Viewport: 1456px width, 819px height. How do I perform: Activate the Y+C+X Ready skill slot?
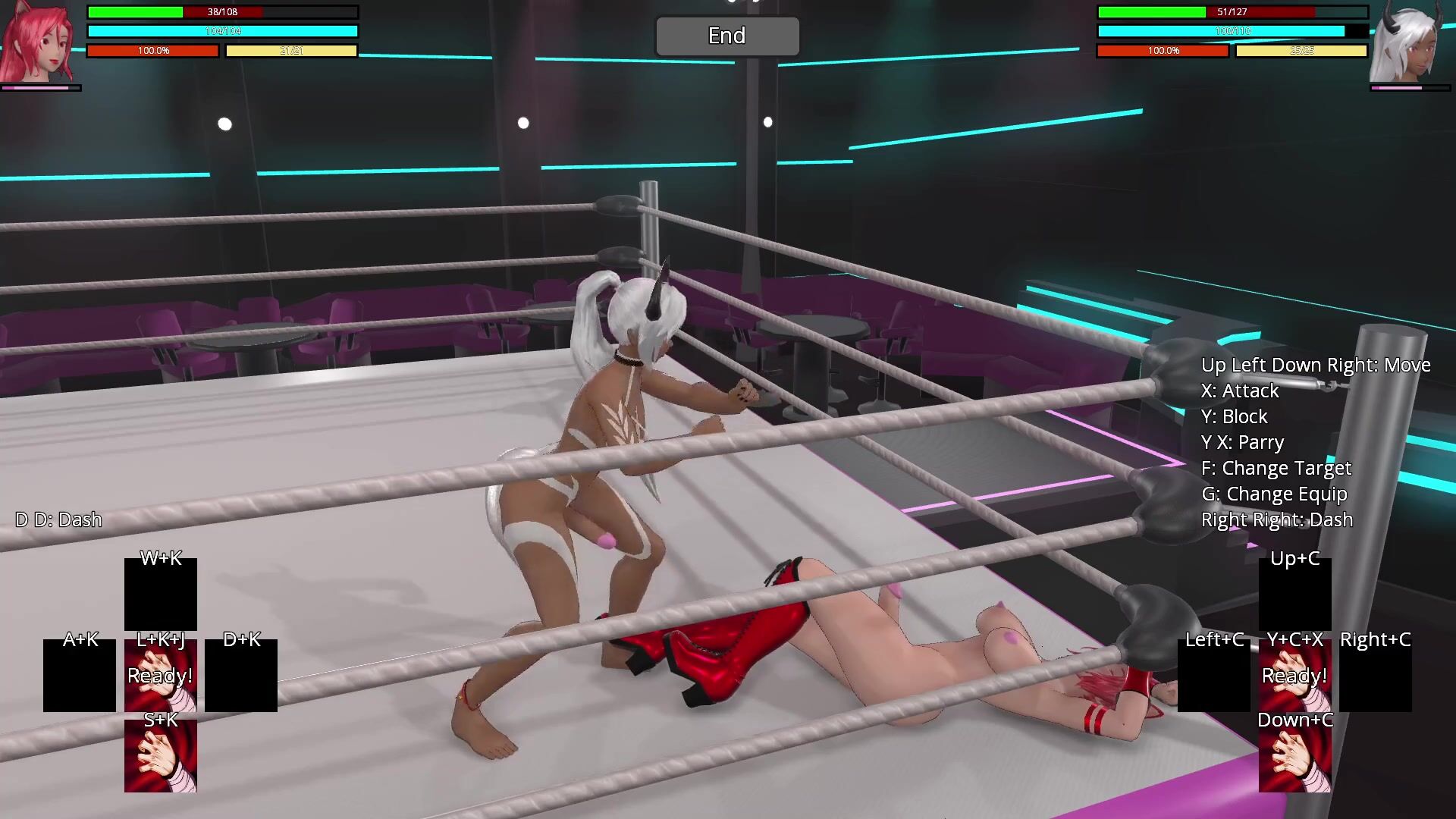coord(1294,676)
